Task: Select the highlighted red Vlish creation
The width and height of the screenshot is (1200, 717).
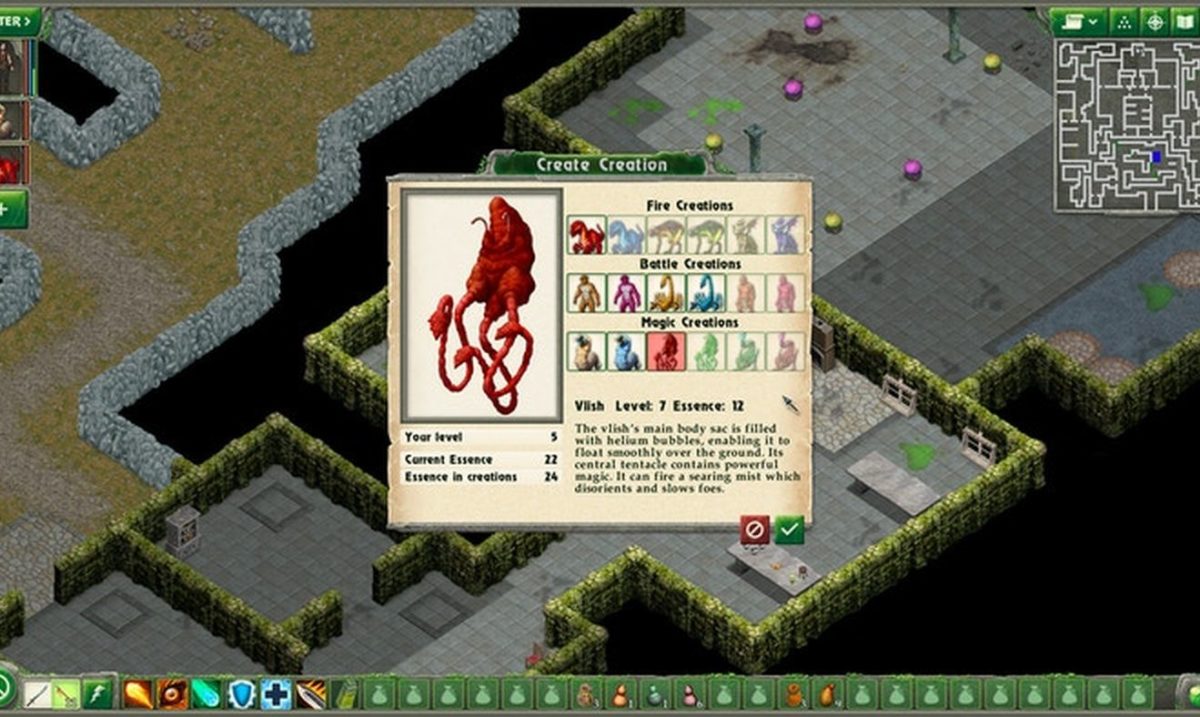Action: tap(665, 351)
